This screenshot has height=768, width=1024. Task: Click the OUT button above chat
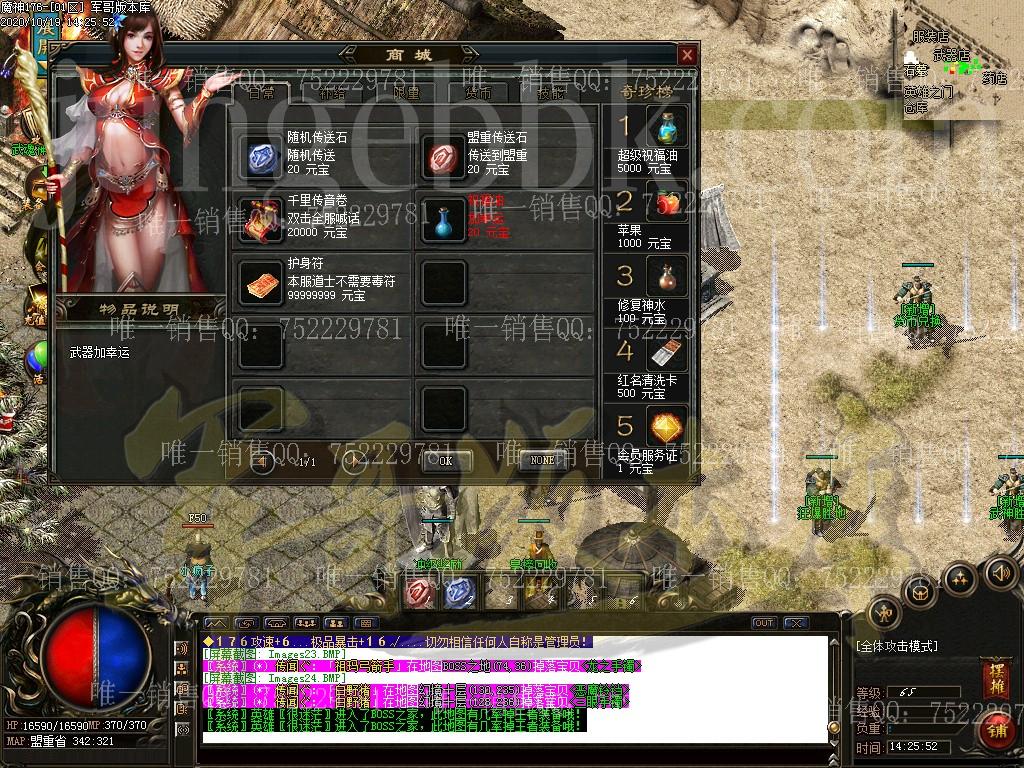(764, 623)
